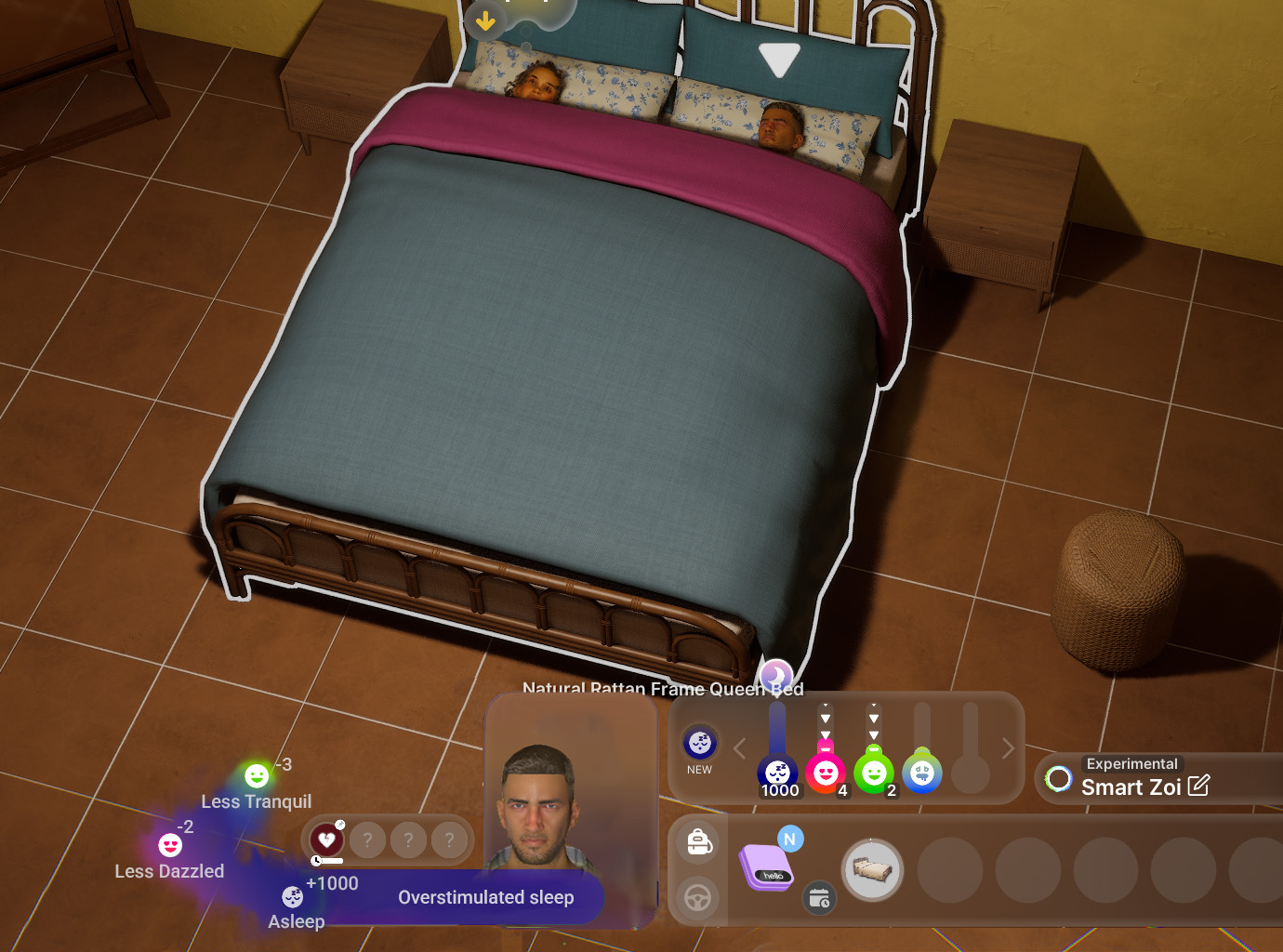Open the purple hello smartphone

click(x=766, y=867)
